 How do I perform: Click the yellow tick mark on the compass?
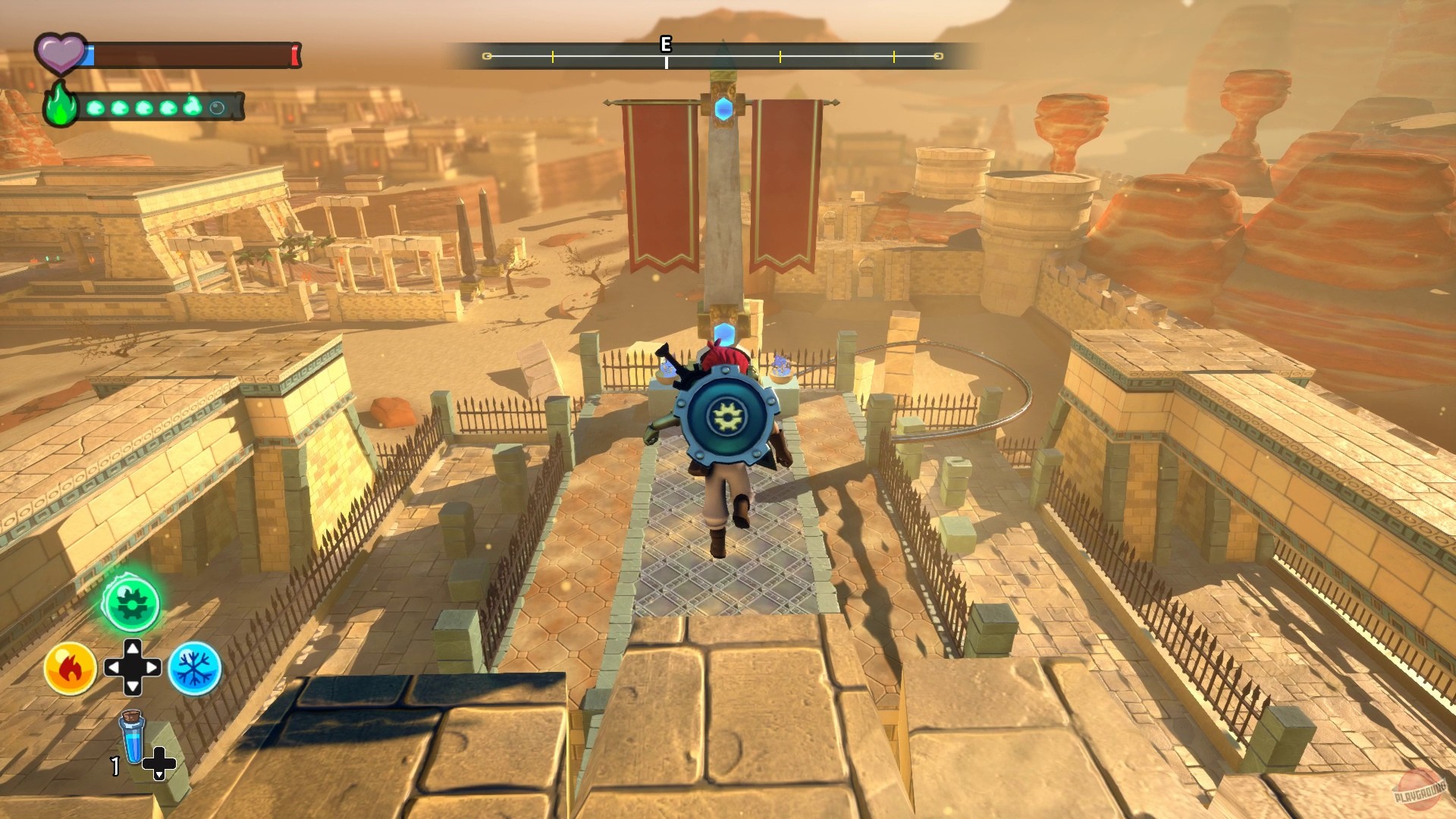(780, 56)
